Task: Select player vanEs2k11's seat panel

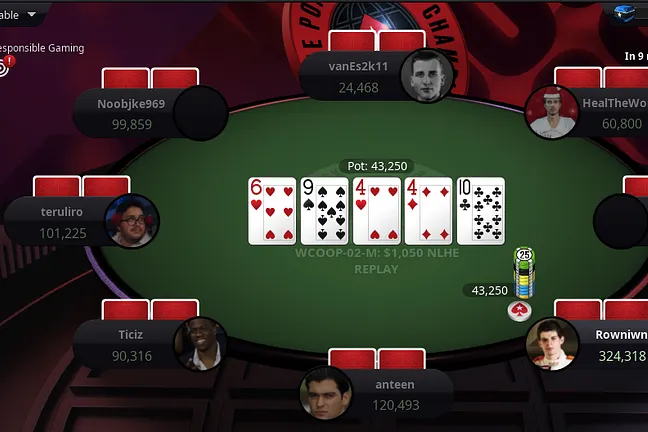Action: [358, 76]
